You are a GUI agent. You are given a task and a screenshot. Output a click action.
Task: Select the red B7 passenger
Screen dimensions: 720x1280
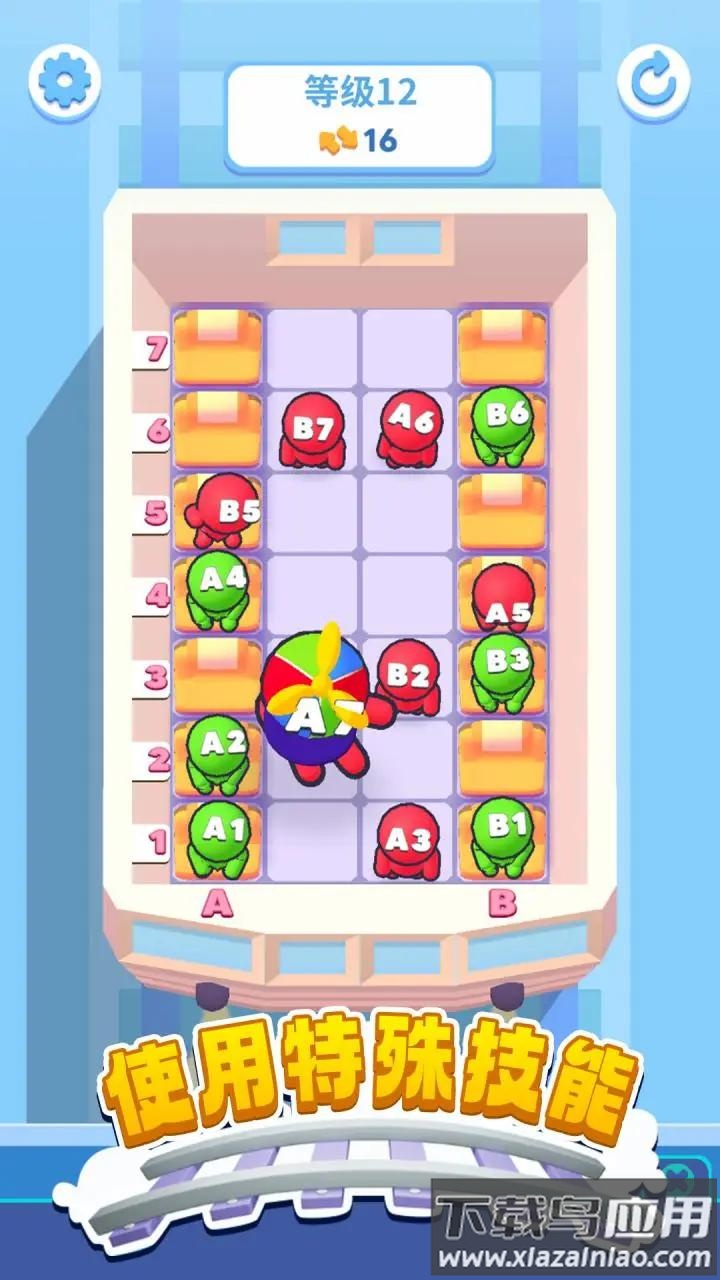(x=312, y=431)
